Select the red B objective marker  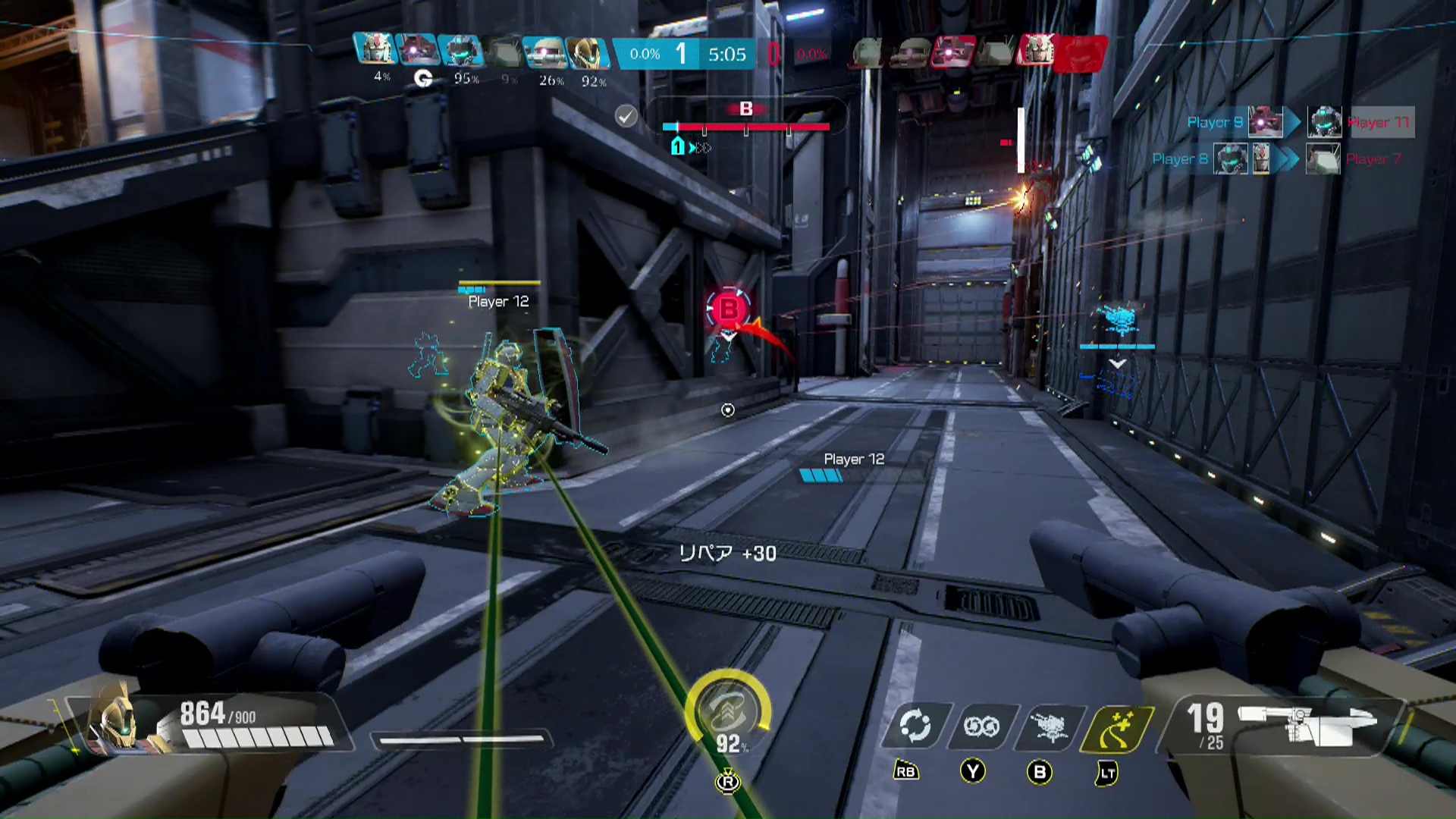[729, 308]
